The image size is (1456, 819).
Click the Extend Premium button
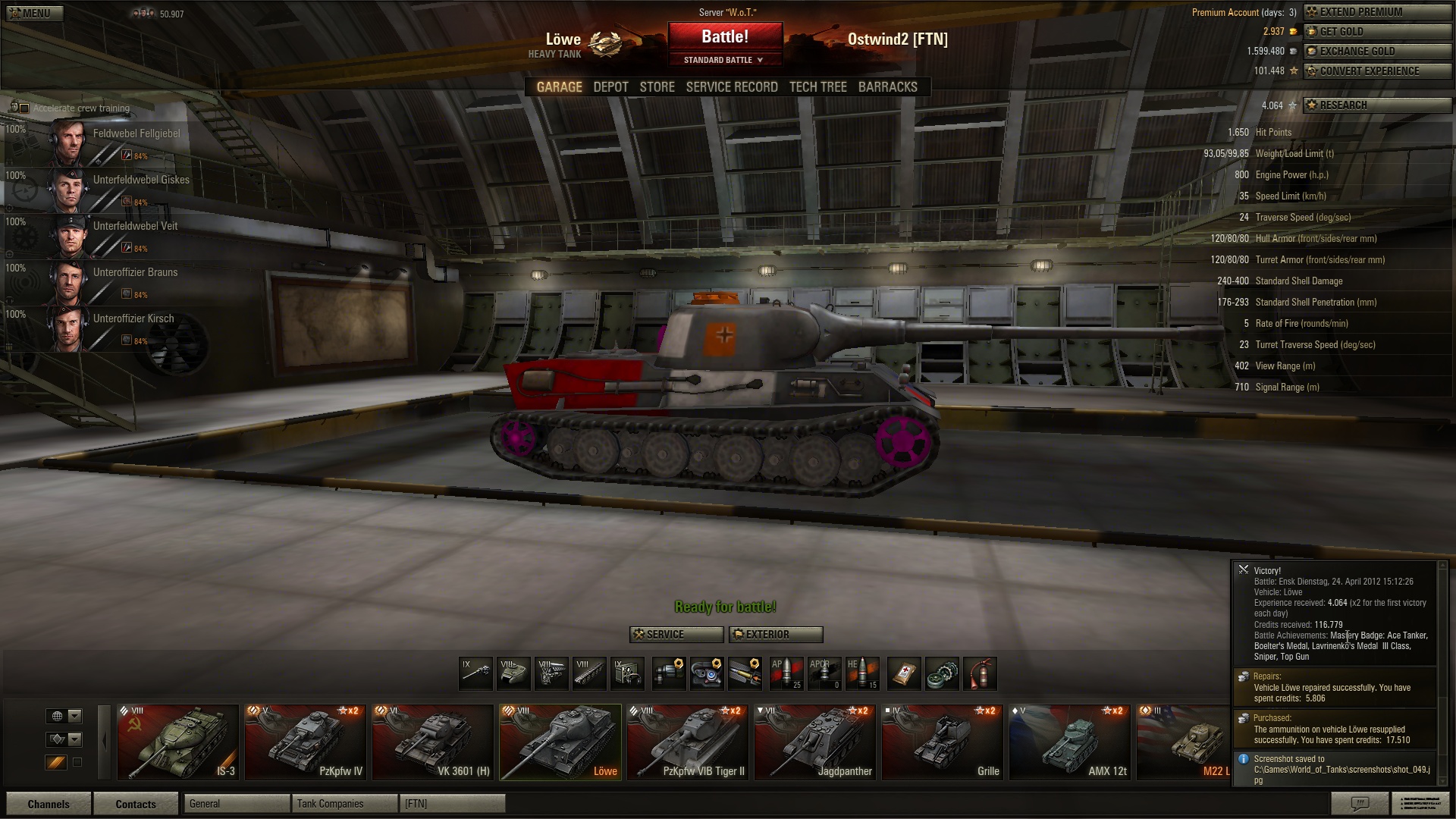point(1376,12)
